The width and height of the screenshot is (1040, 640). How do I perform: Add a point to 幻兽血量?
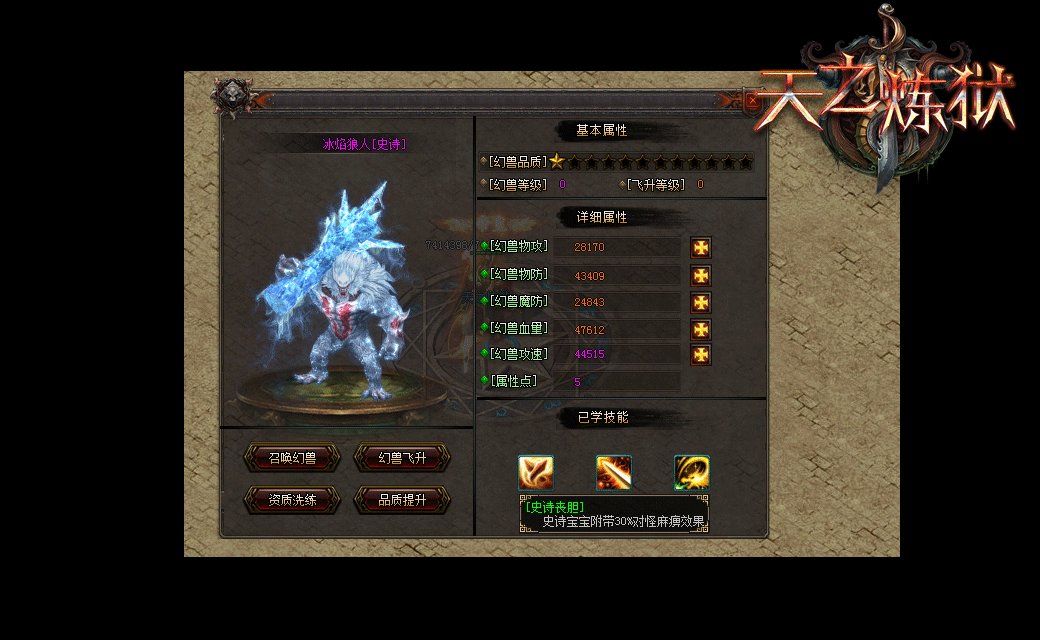coord(701,329)
